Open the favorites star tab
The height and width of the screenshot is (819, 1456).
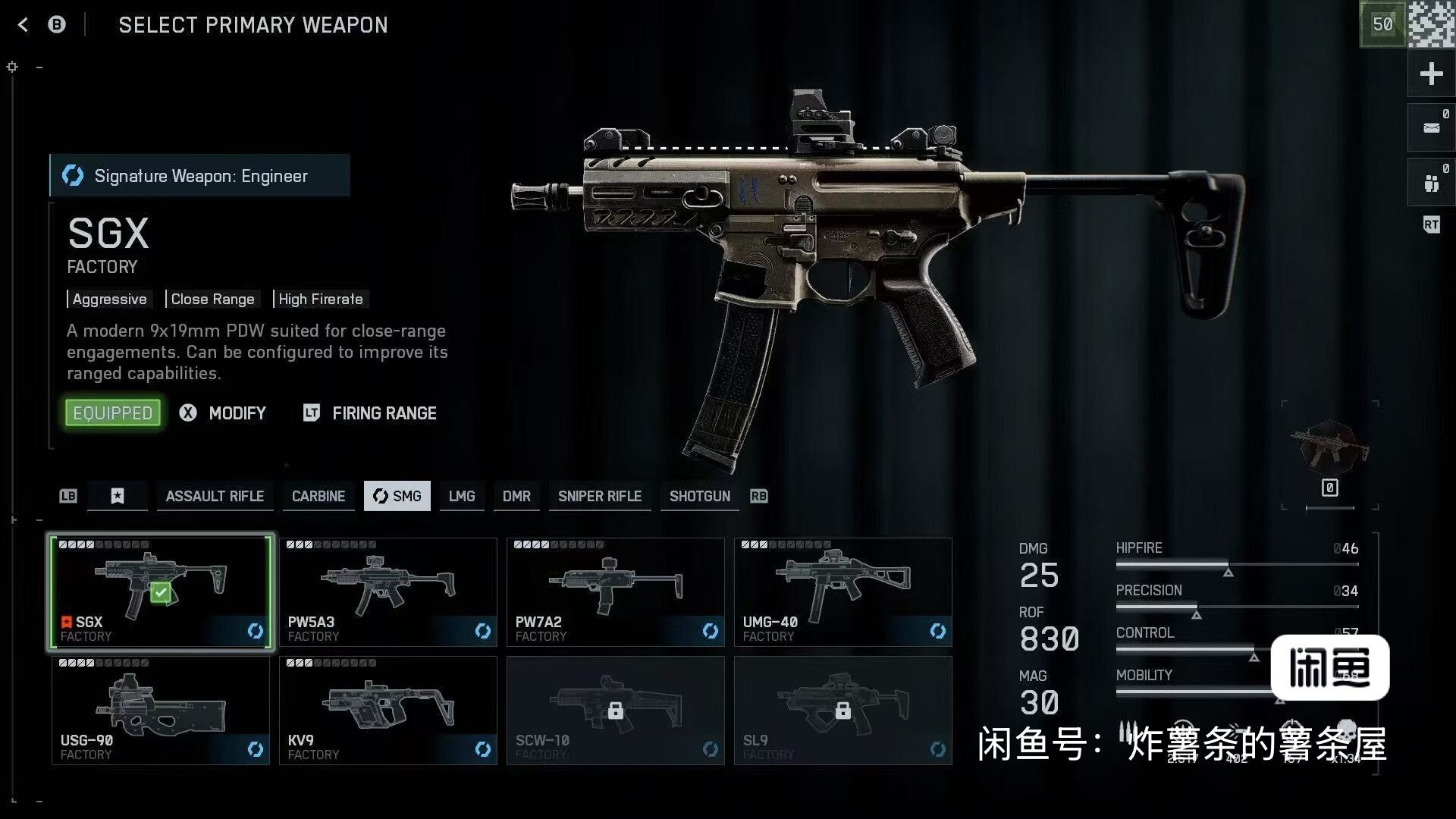click(x=118, y=496)
